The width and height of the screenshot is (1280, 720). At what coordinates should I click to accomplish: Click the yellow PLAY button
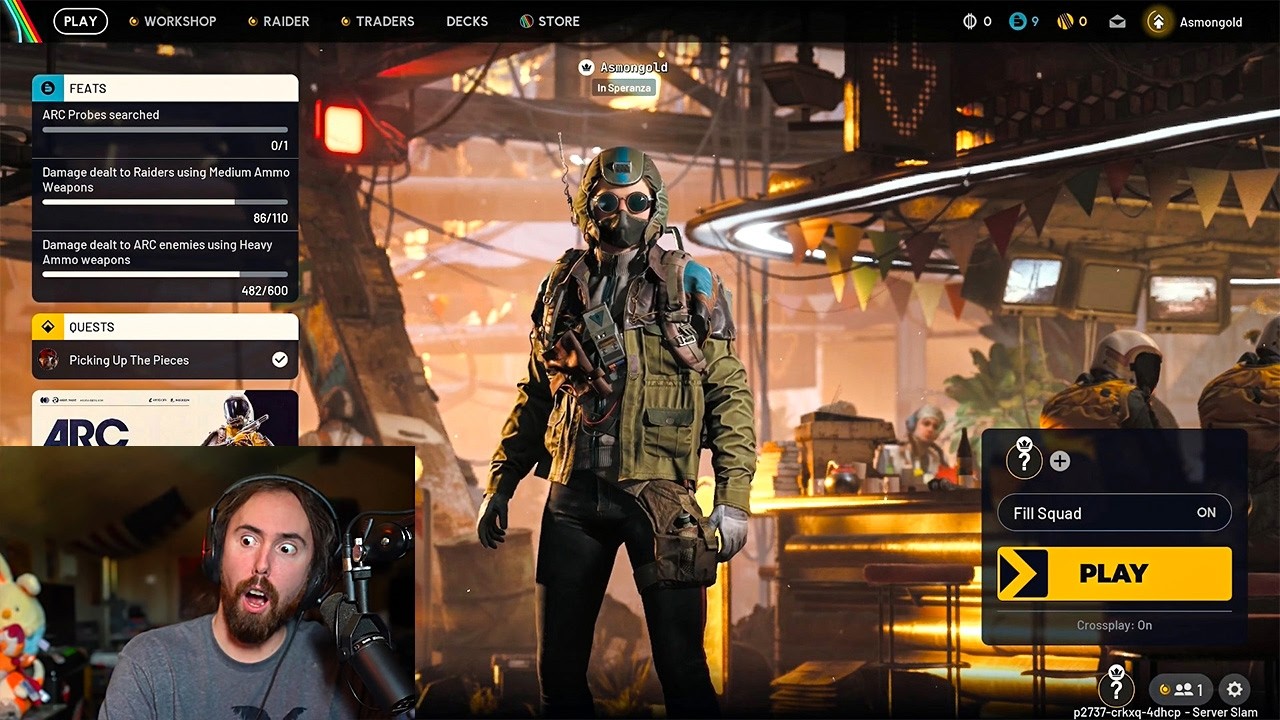click(x=1114, y=574)
